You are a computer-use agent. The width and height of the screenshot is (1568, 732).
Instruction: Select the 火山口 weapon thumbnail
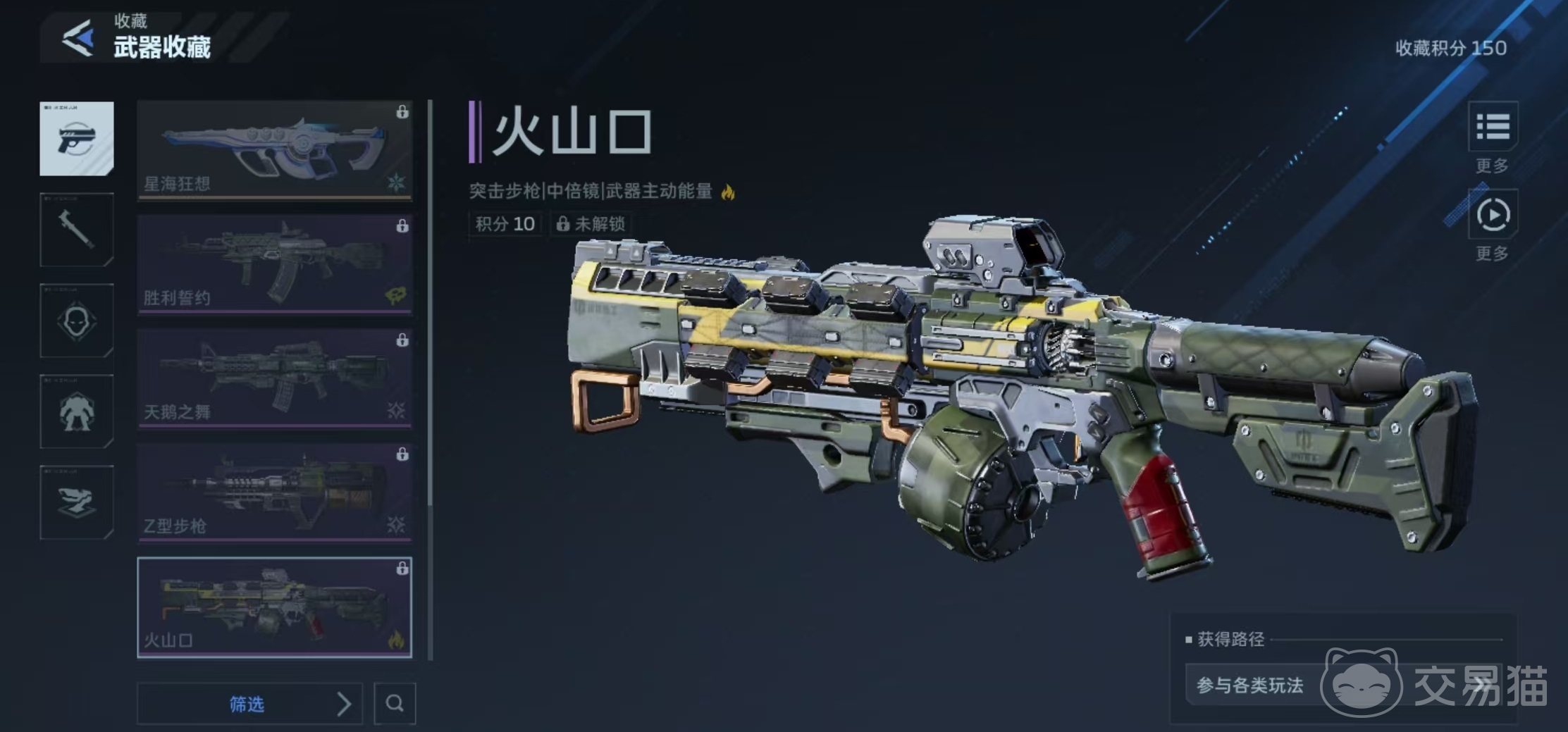[x=274, y=607]
